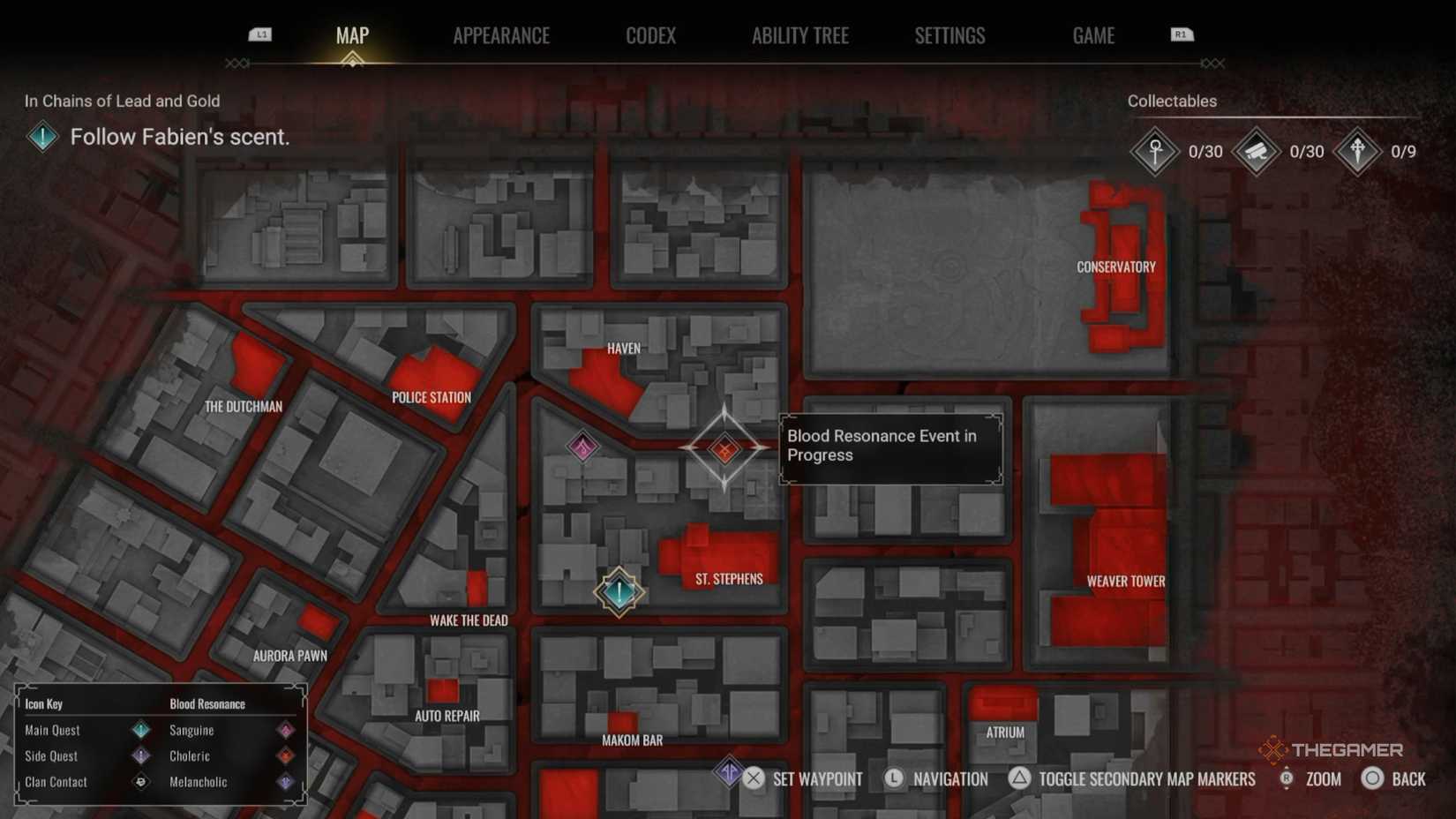Select the Main Quest icon in the Icon Key
This screenshot has width=1456, height=819.
point(139,730)
